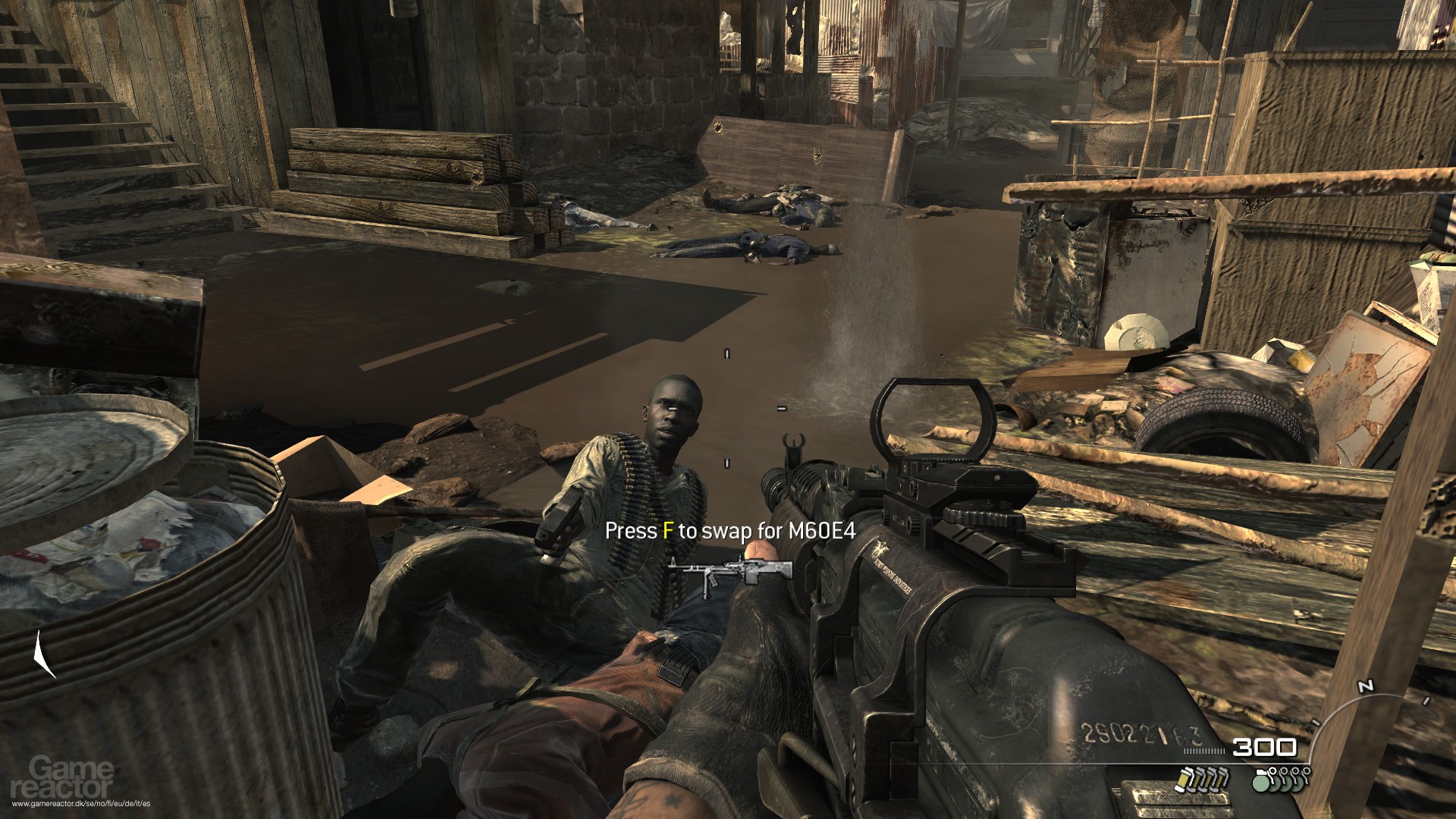Click the N marker on the compass
The height and width of the screenshot is (819, 1456).
point(1366,685)
